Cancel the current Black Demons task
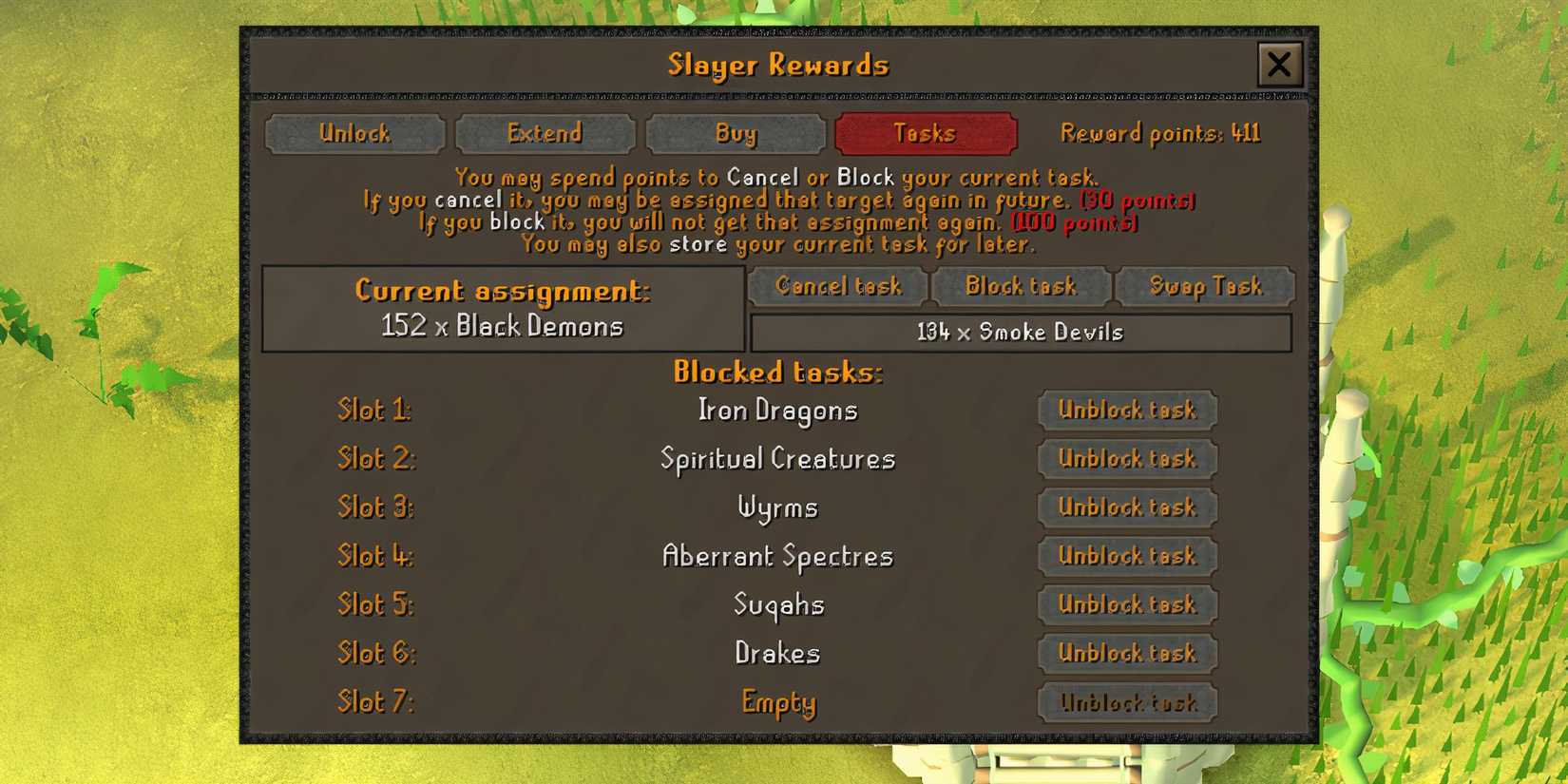 (835, 286)
